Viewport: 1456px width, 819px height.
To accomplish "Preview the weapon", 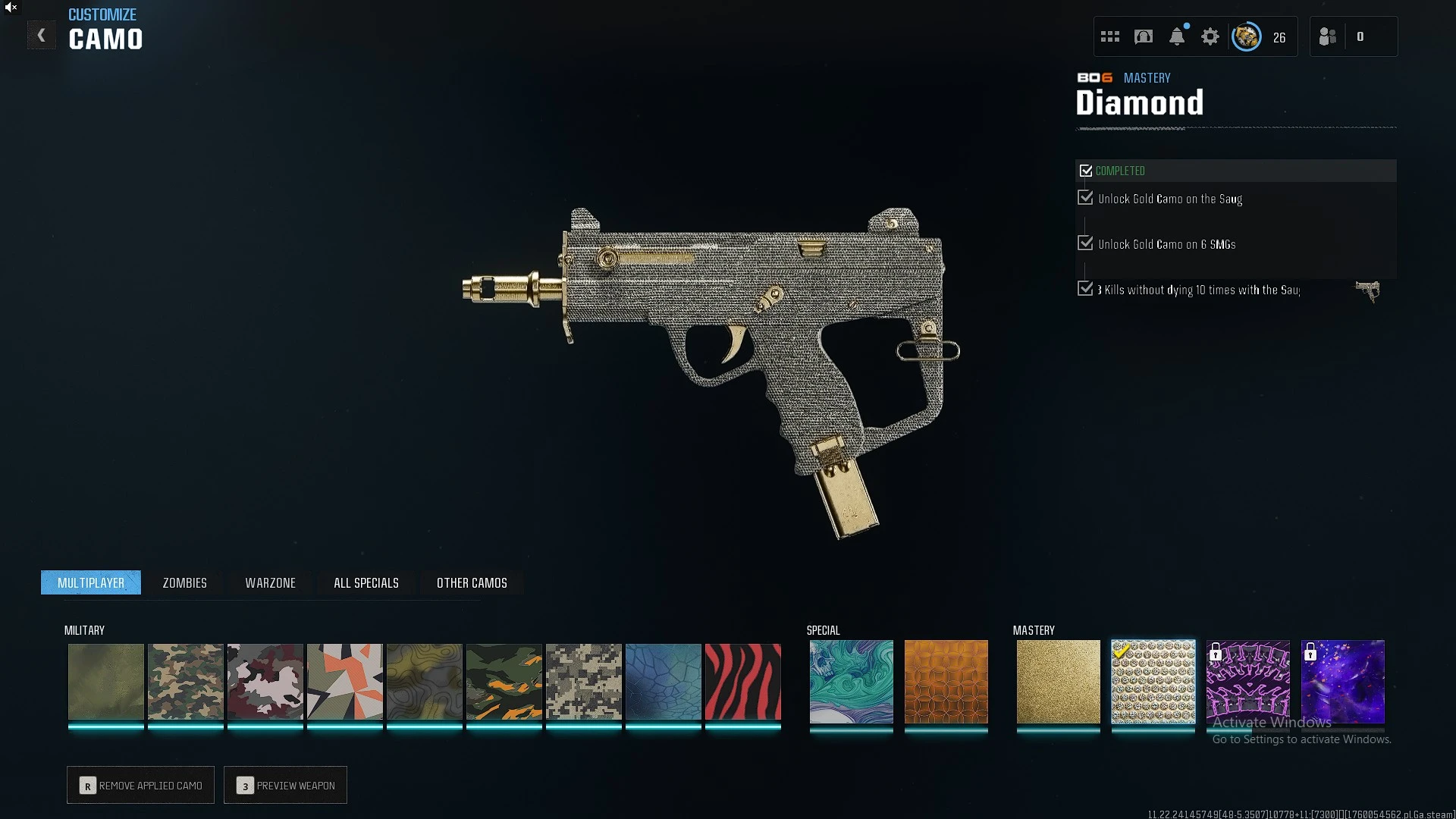I will (285, 785).
